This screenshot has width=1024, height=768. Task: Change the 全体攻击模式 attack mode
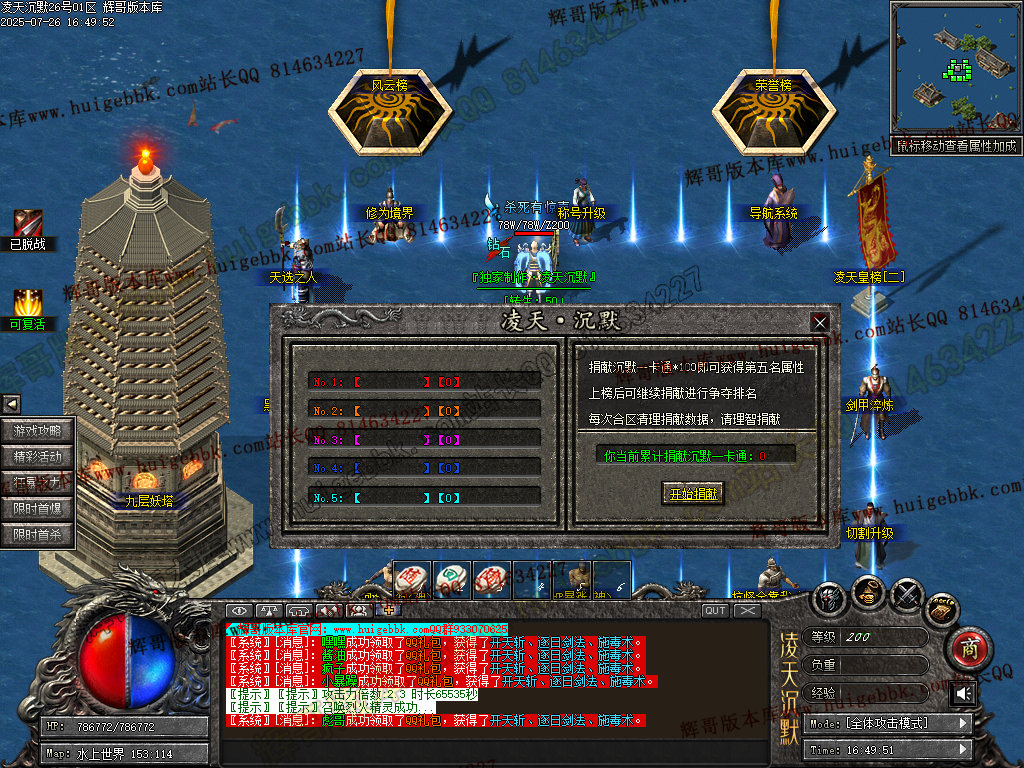point(890,723)
